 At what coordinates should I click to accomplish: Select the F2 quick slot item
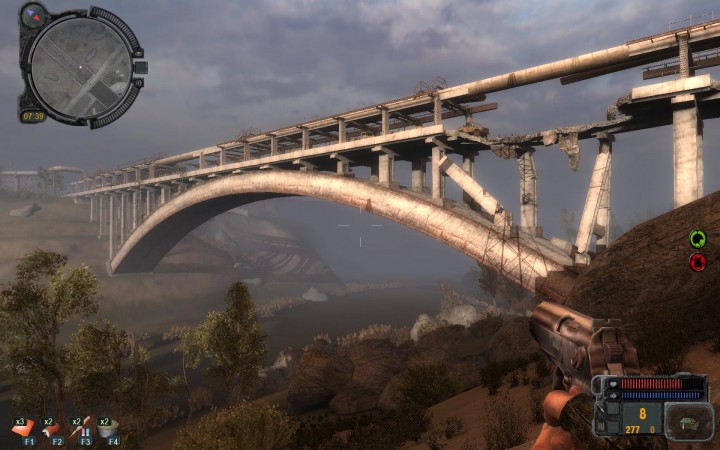pos(52,428)
